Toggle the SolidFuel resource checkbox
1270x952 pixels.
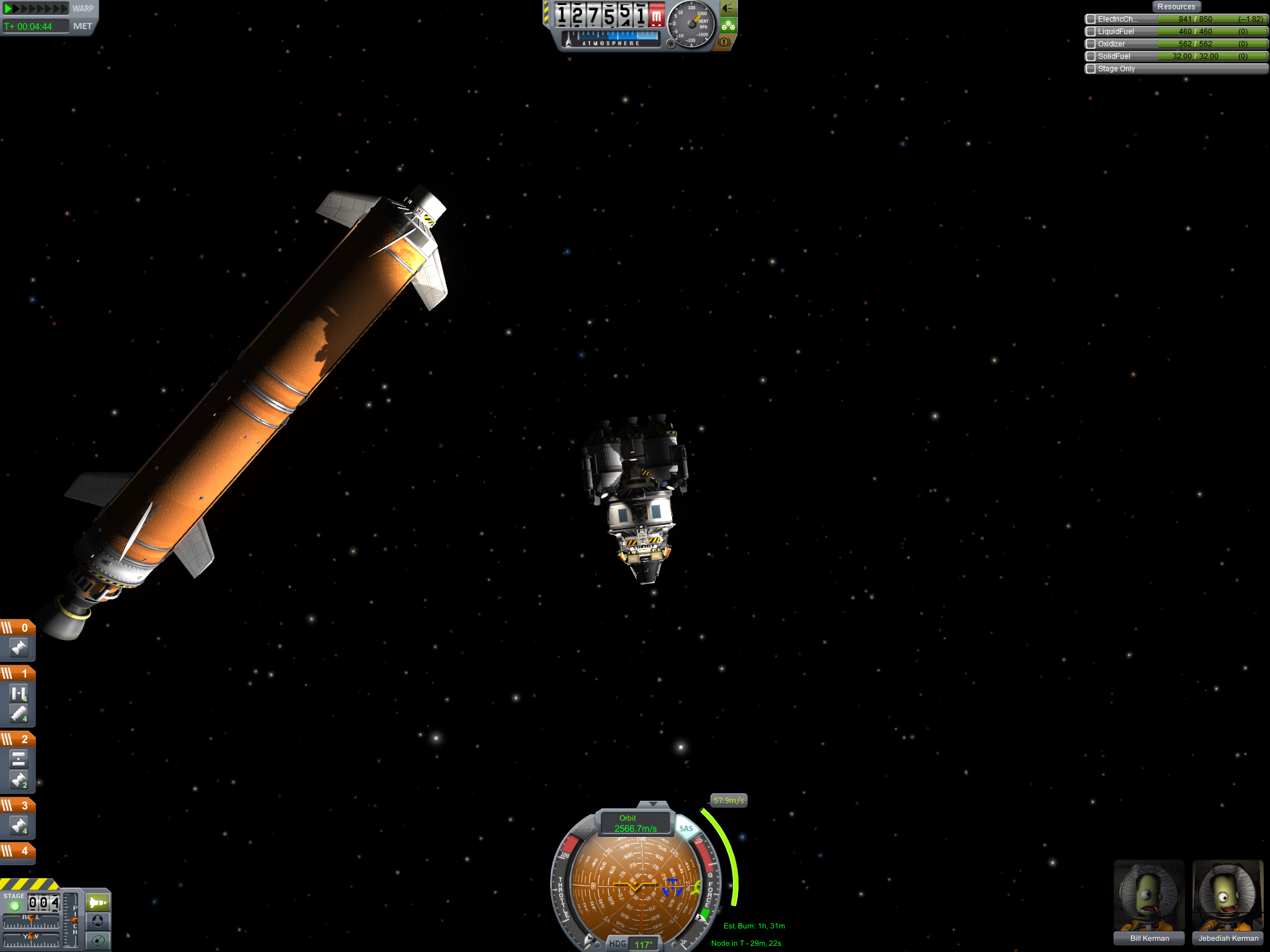(1091, 56)
